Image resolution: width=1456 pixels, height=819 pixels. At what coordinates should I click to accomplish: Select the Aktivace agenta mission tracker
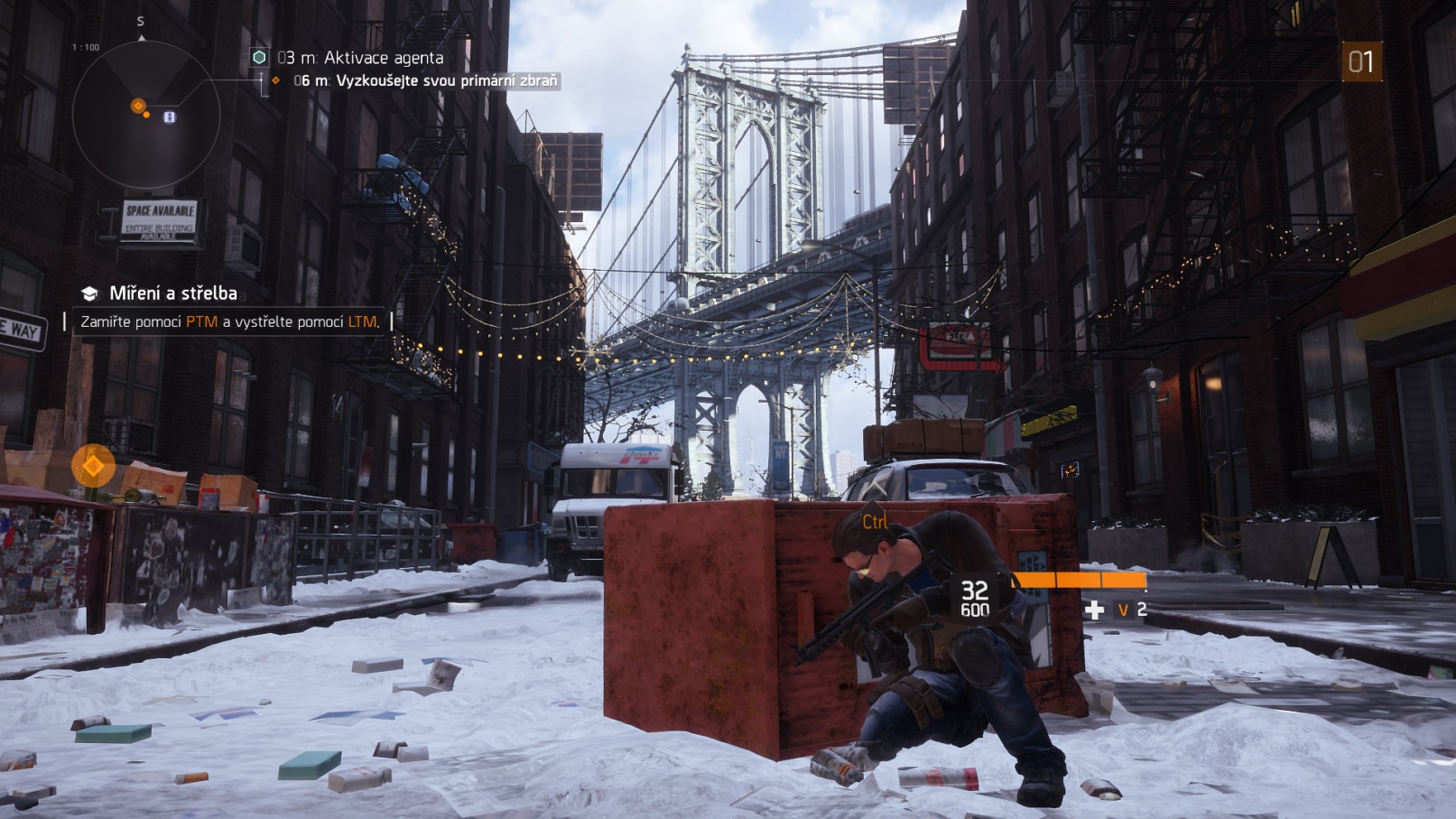click(x=359, y=58)
